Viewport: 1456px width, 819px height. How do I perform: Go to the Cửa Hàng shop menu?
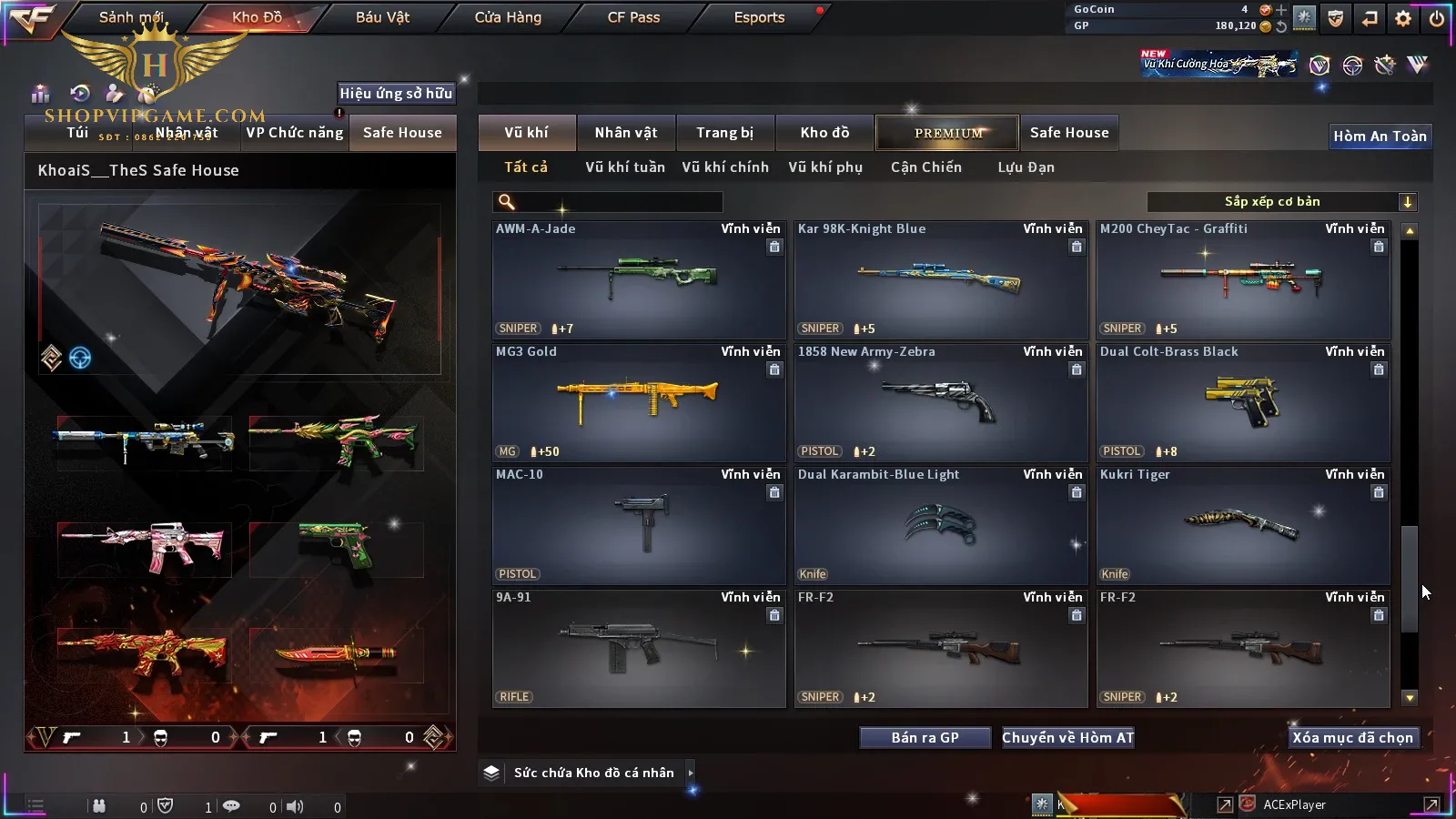(x=508, y=17)
